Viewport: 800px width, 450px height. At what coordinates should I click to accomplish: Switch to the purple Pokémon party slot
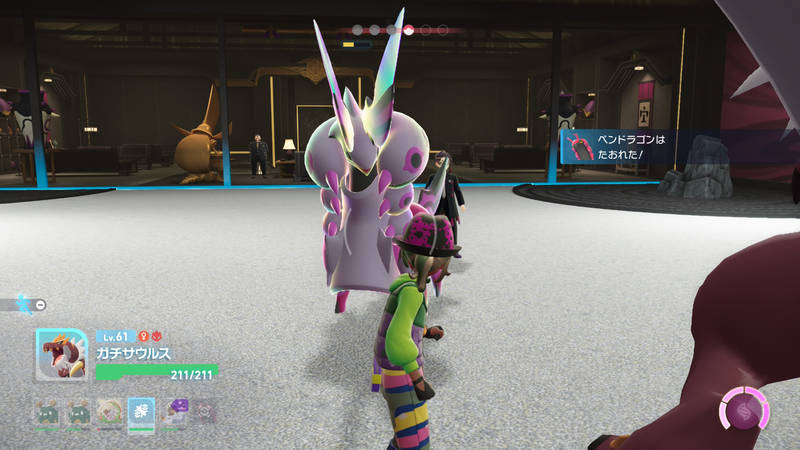[173, 411]
